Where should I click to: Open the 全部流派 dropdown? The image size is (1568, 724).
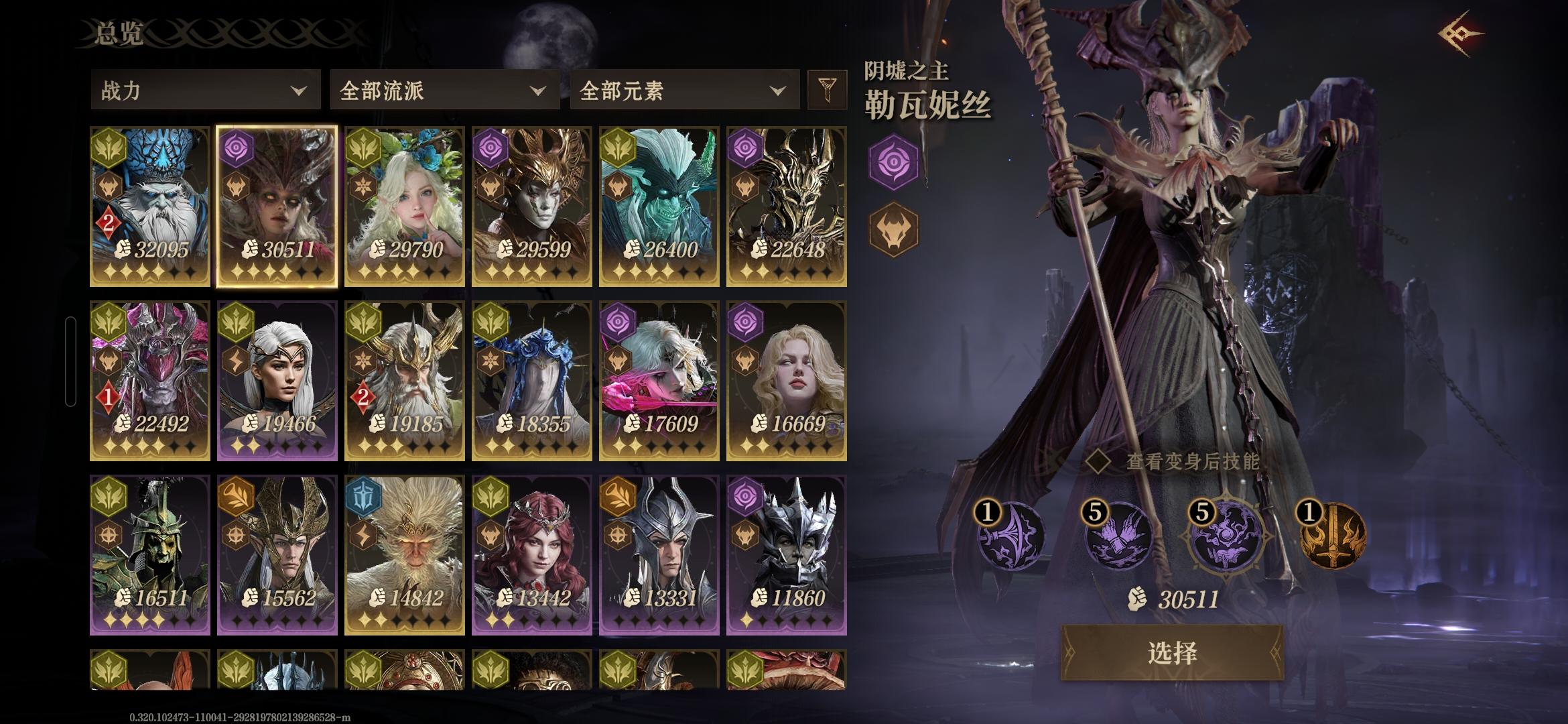tap(442, 89)
